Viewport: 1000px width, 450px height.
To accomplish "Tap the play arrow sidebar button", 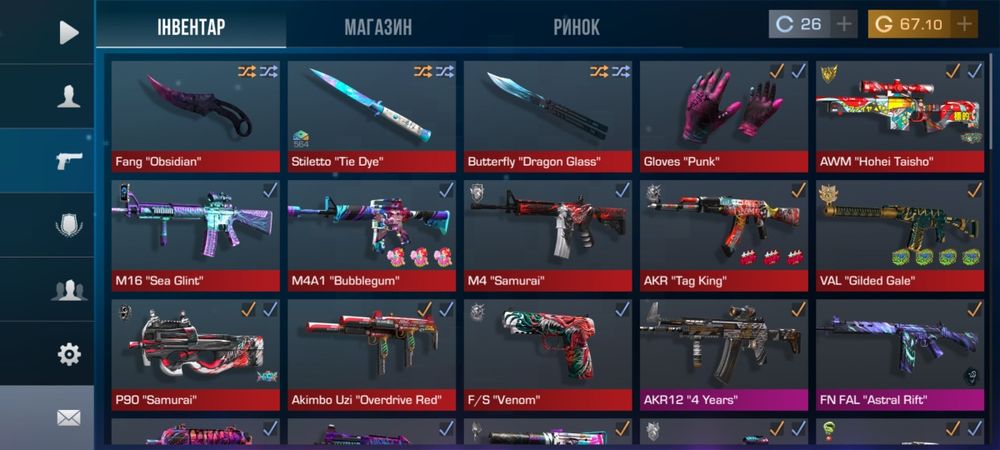I will [68, 32].
